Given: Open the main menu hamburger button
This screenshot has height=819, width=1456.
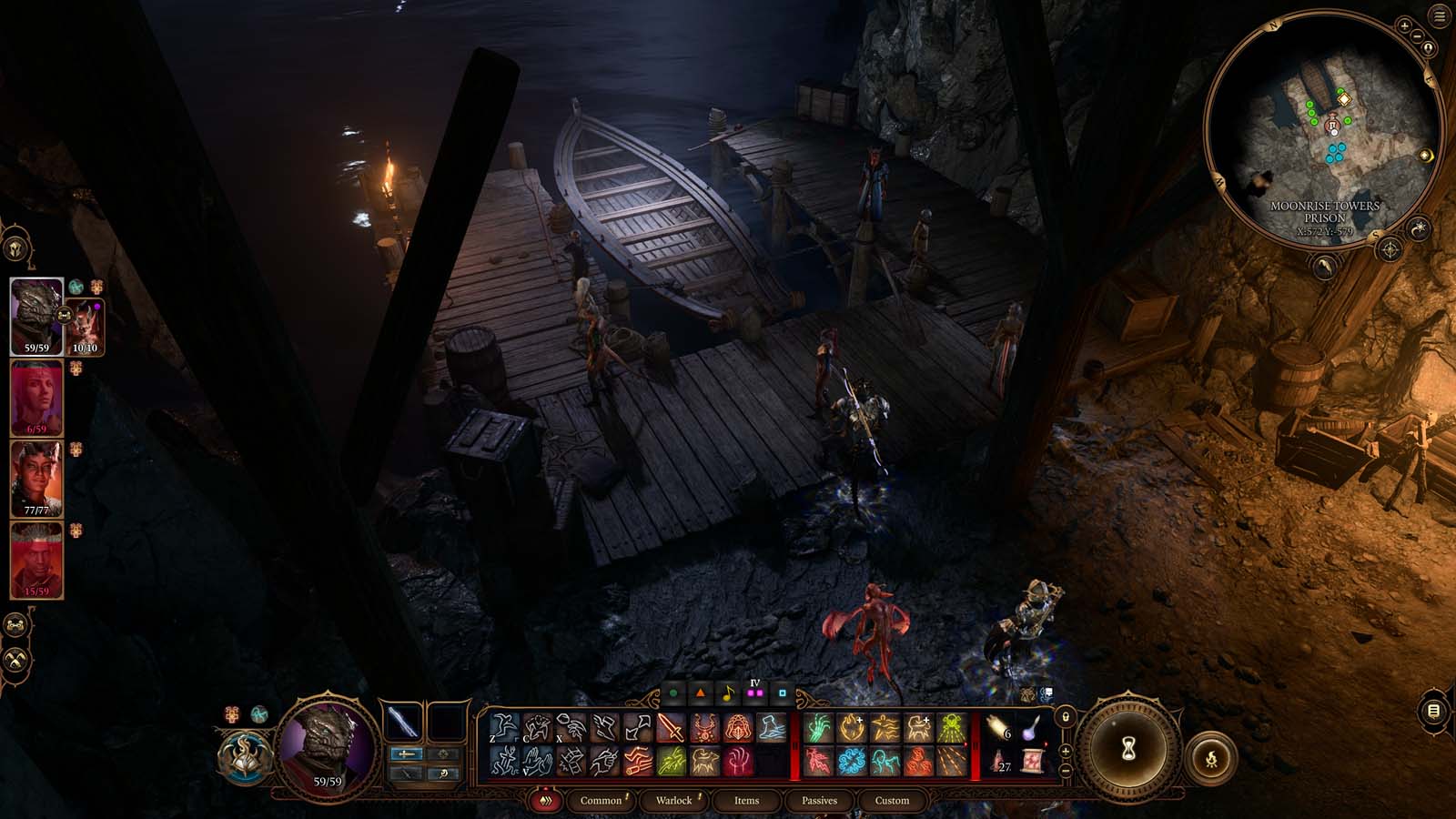Looking at the screenshot, I should click(x=1440, y=16).
